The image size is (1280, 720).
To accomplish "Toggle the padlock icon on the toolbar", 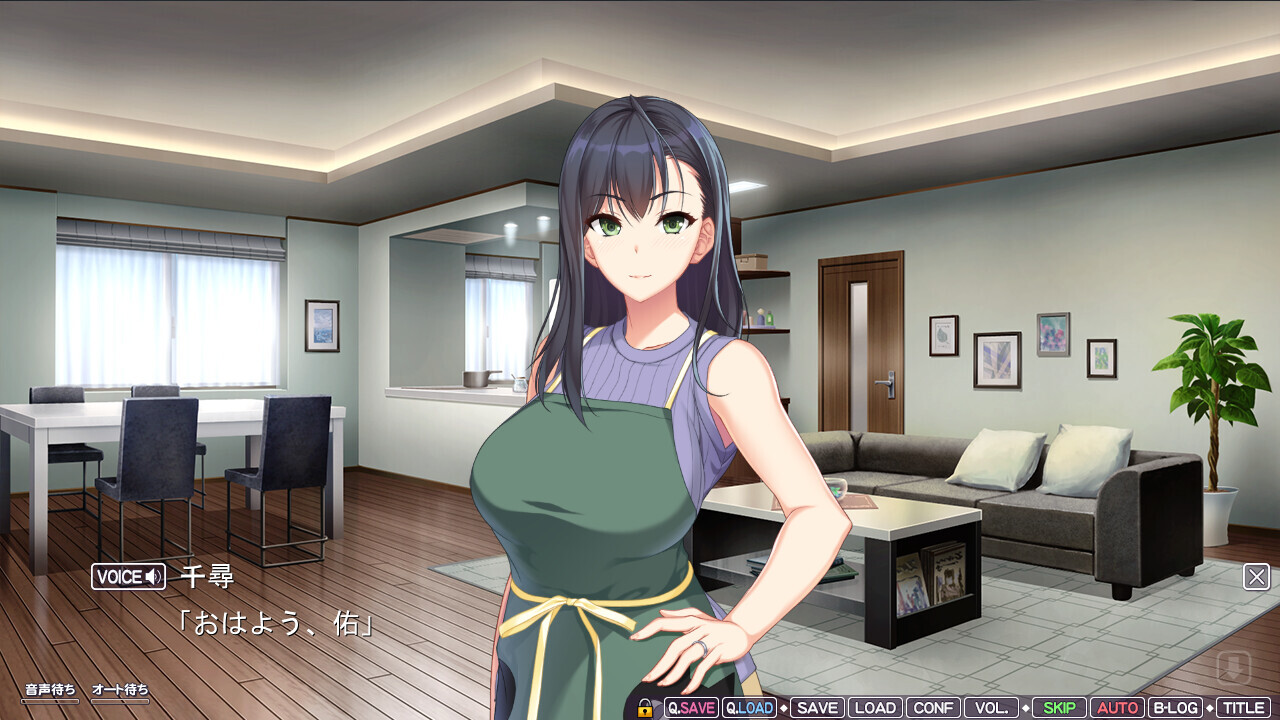I will tap(645, 708).
